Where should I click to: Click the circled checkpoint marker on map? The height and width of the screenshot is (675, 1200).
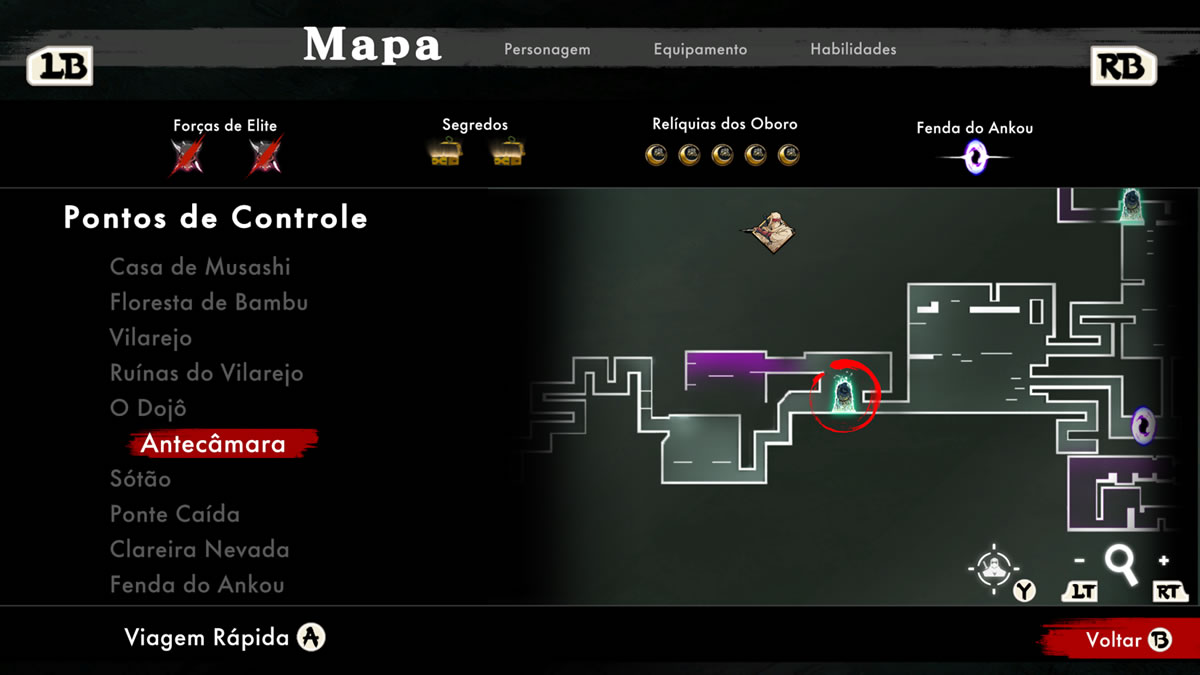(844, 394)
